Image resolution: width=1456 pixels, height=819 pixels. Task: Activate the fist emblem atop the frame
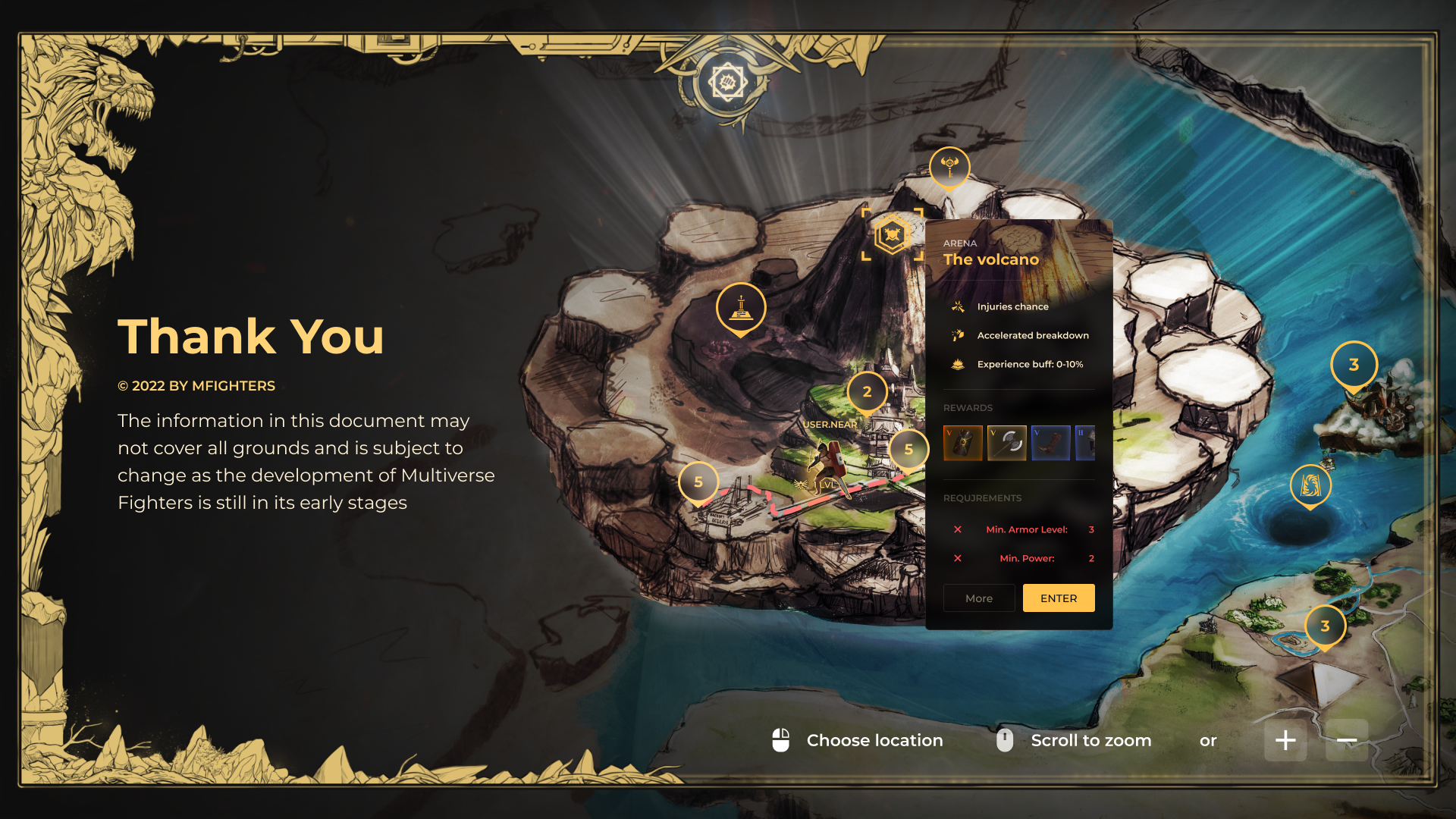coord(728,82)
